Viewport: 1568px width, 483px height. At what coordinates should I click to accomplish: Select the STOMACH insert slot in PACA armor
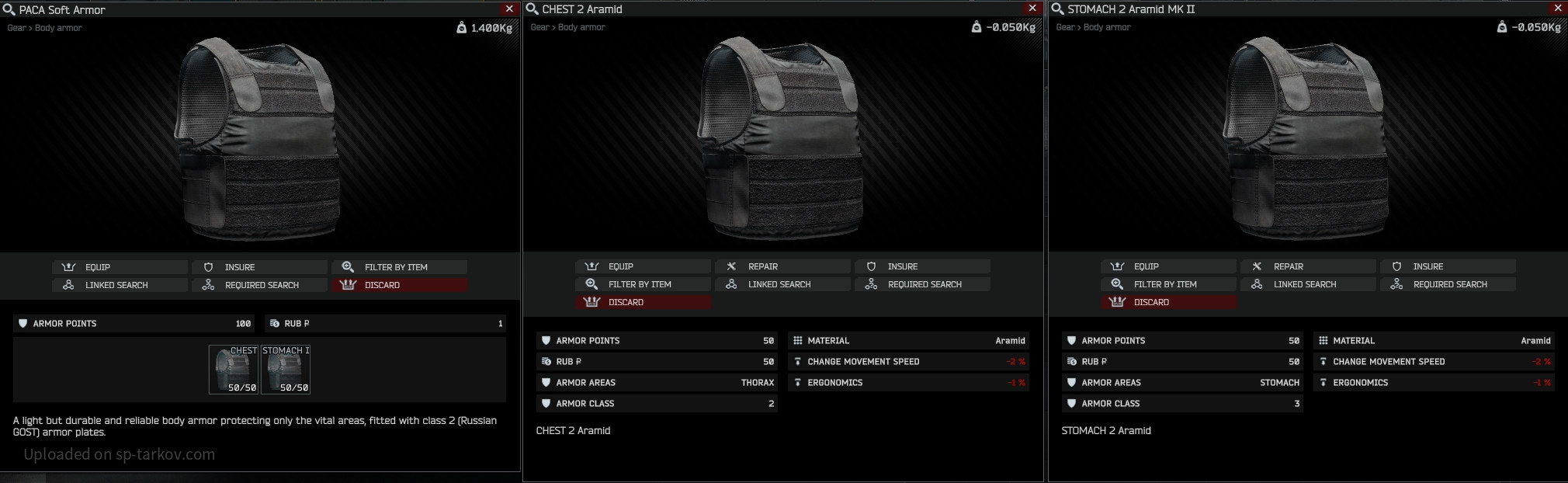(x=286, y=370)
